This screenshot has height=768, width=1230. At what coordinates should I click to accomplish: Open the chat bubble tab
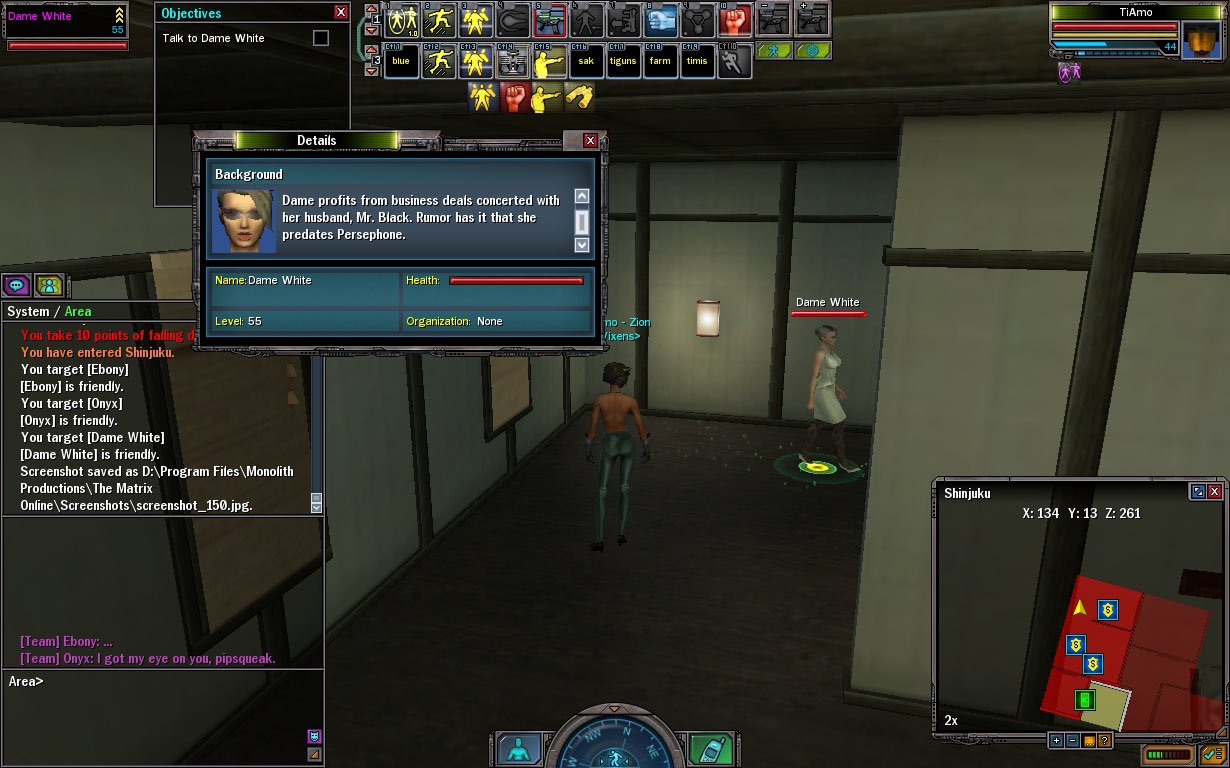pyautogui.click(x=17, y=285)
